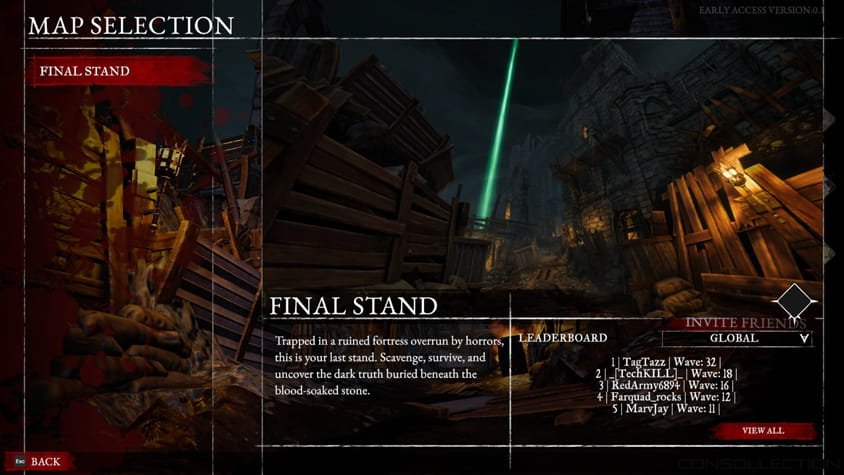844x475 pixels.
Task: Go back with the Back button
Action: click(44, 461)
